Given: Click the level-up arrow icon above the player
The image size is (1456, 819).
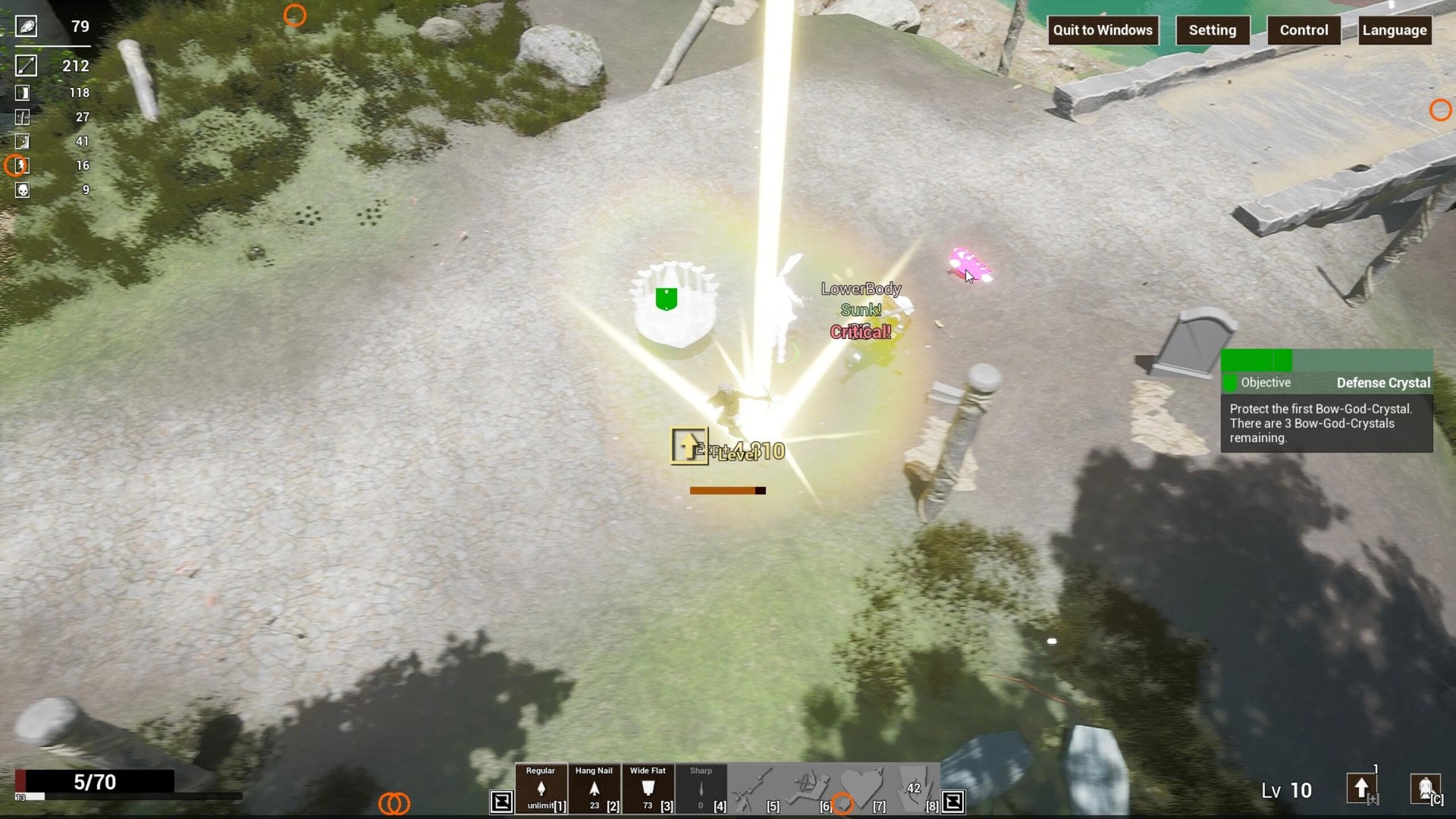Looking at the screenshot, I should point(689,445).
